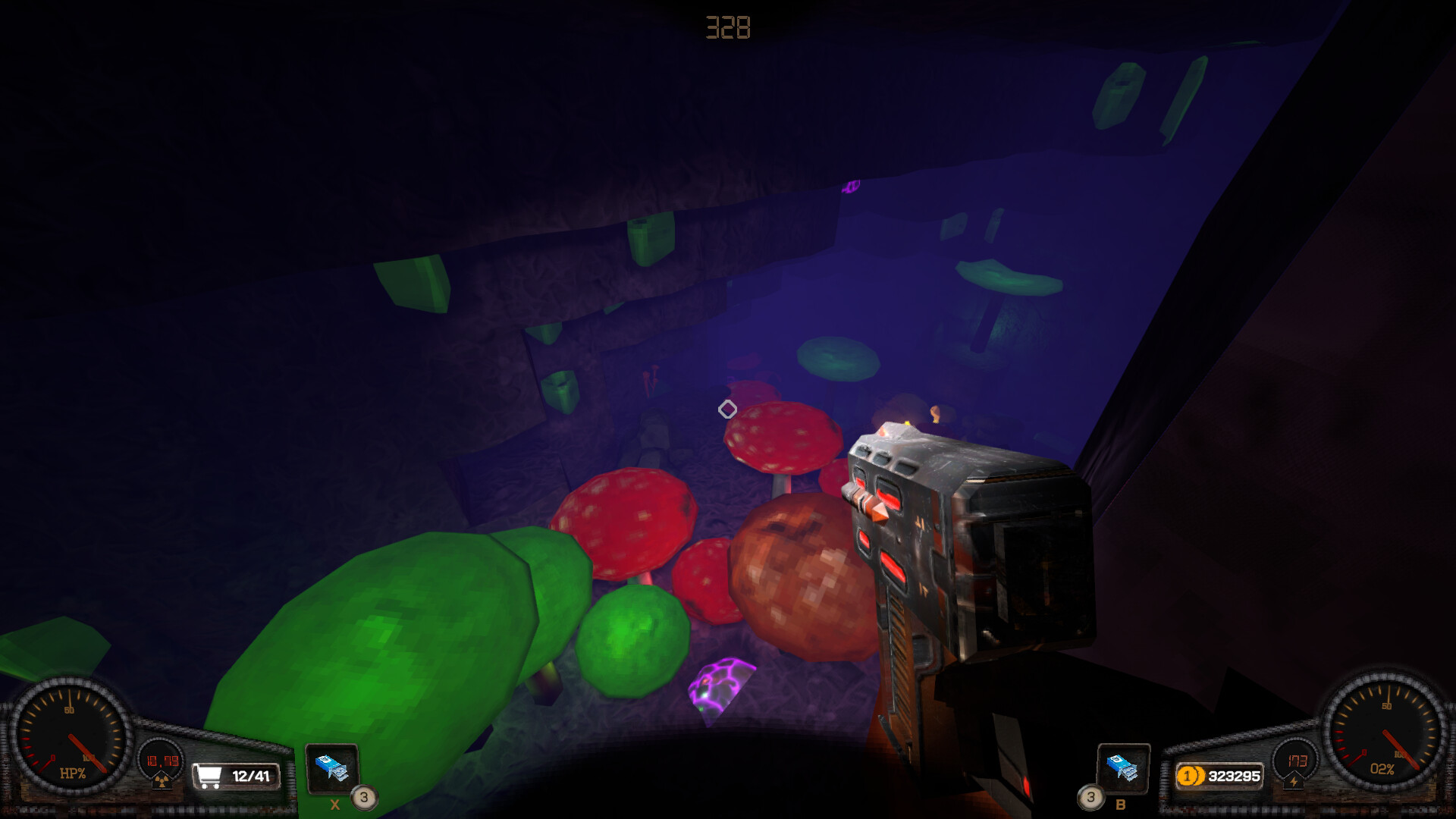Image resolution: width=1456 pixels, height=819 pixels.
Task: Click the radiation hazard symbol gauge
Action: pyautogui.click(x=162, y=781)
